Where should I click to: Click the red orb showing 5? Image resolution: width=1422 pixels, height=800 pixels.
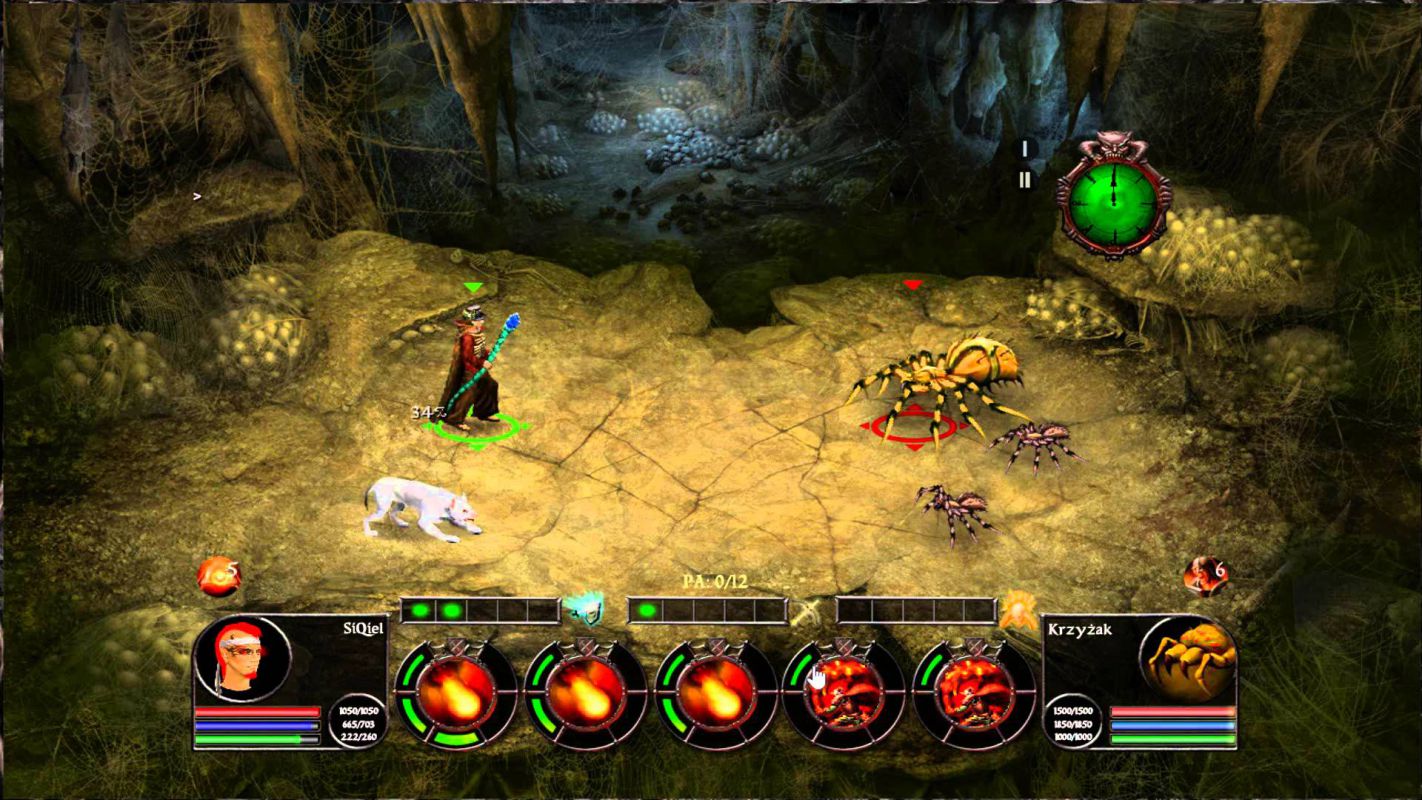point(218,576)
